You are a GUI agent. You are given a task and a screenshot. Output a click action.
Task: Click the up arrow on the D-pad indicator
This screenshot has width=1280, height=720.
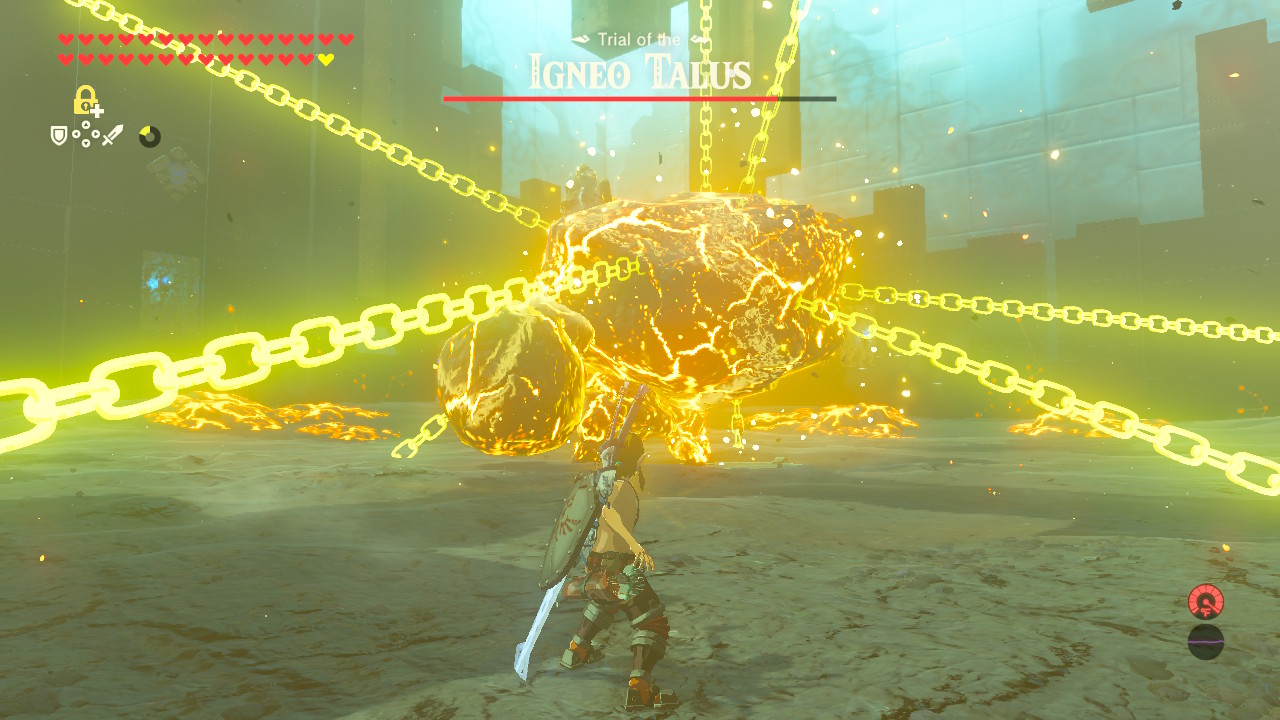click(x=86, y=124)
